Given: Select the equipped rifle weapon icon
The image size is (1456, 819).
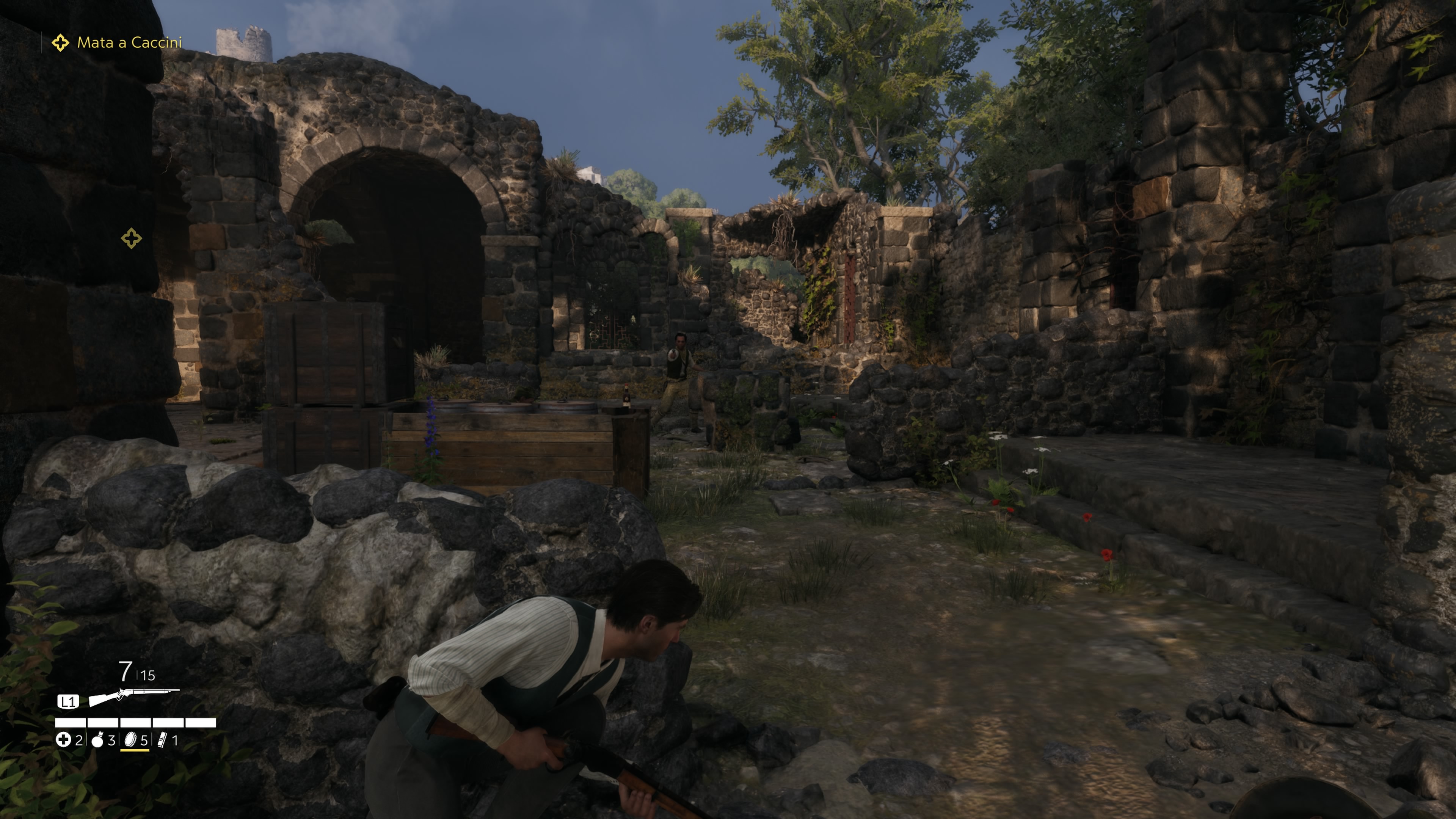Looking at the screenshot, I should (133, 698).
